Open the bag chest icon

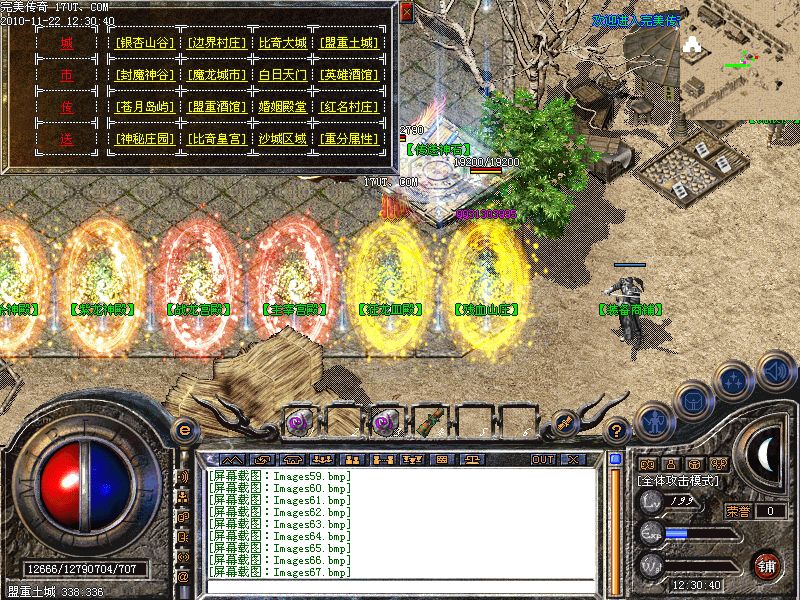coord(695,400)
